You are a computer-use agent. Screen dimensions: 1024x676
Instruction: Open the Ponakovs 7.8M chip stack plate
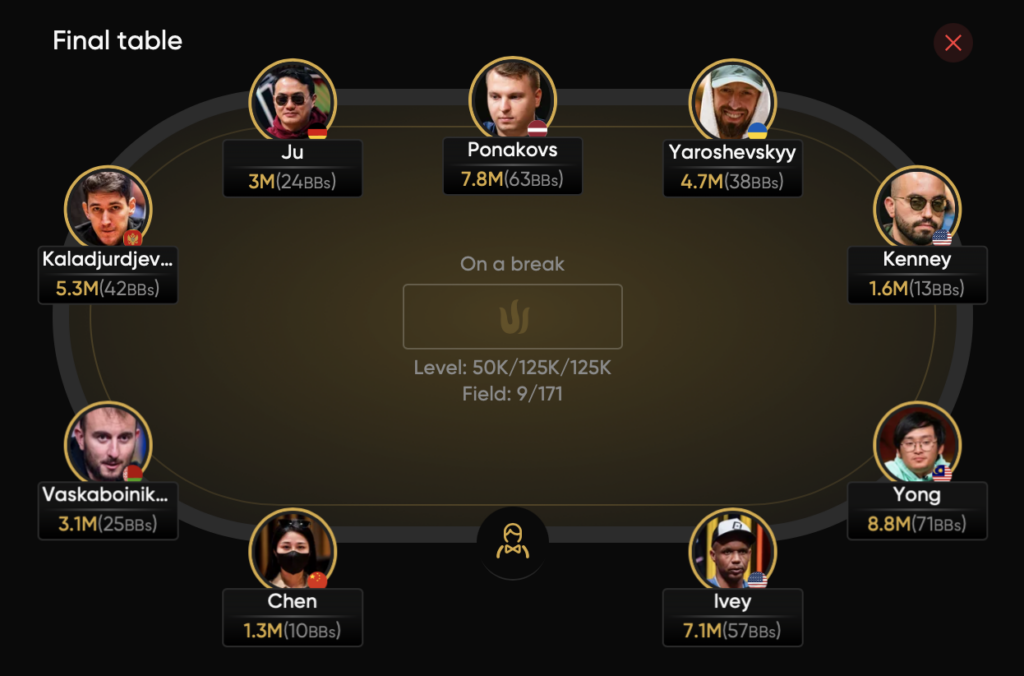[512, 166]
